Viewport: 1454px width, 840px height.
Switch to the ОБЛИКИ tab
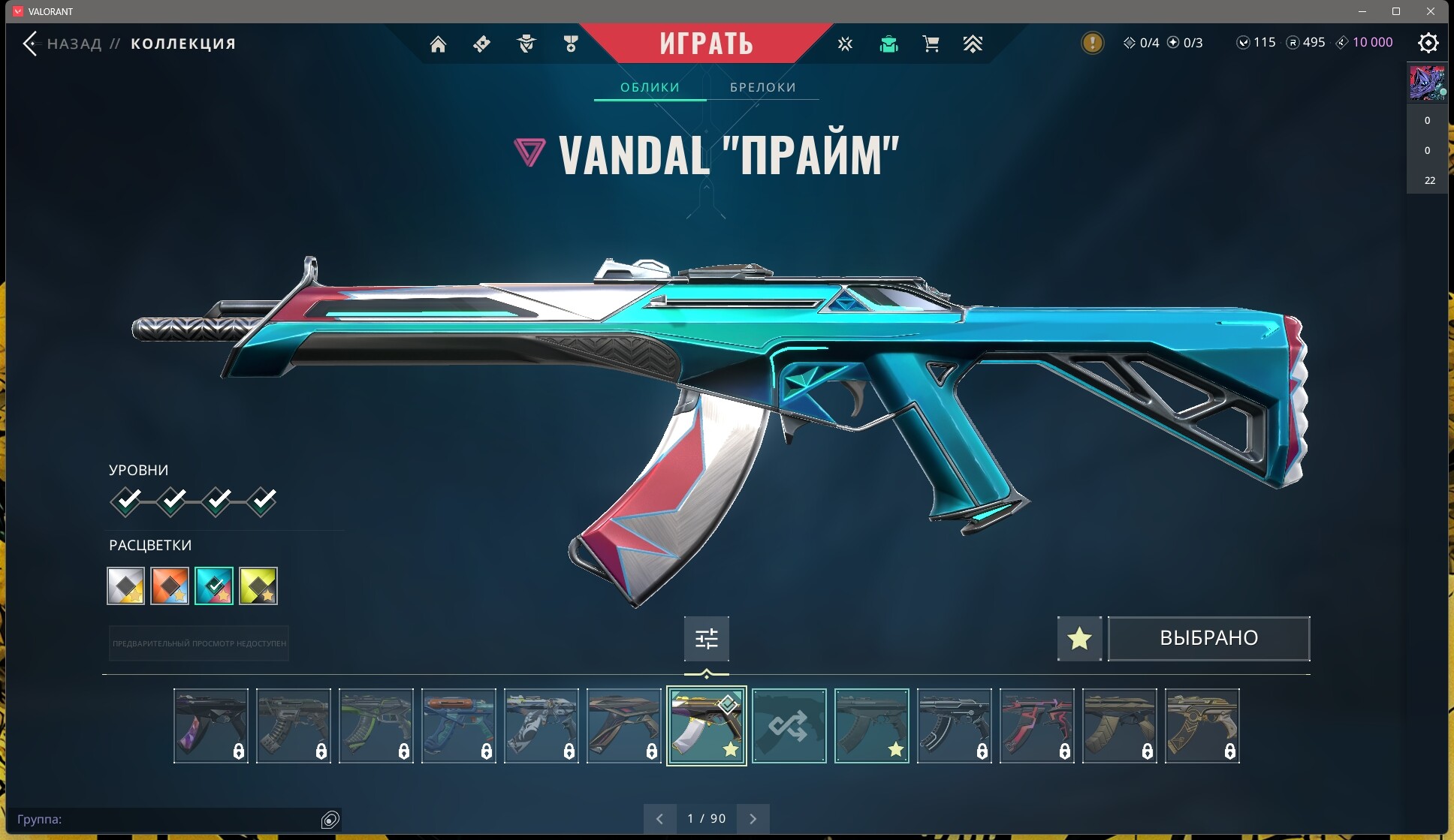(650, 87)
